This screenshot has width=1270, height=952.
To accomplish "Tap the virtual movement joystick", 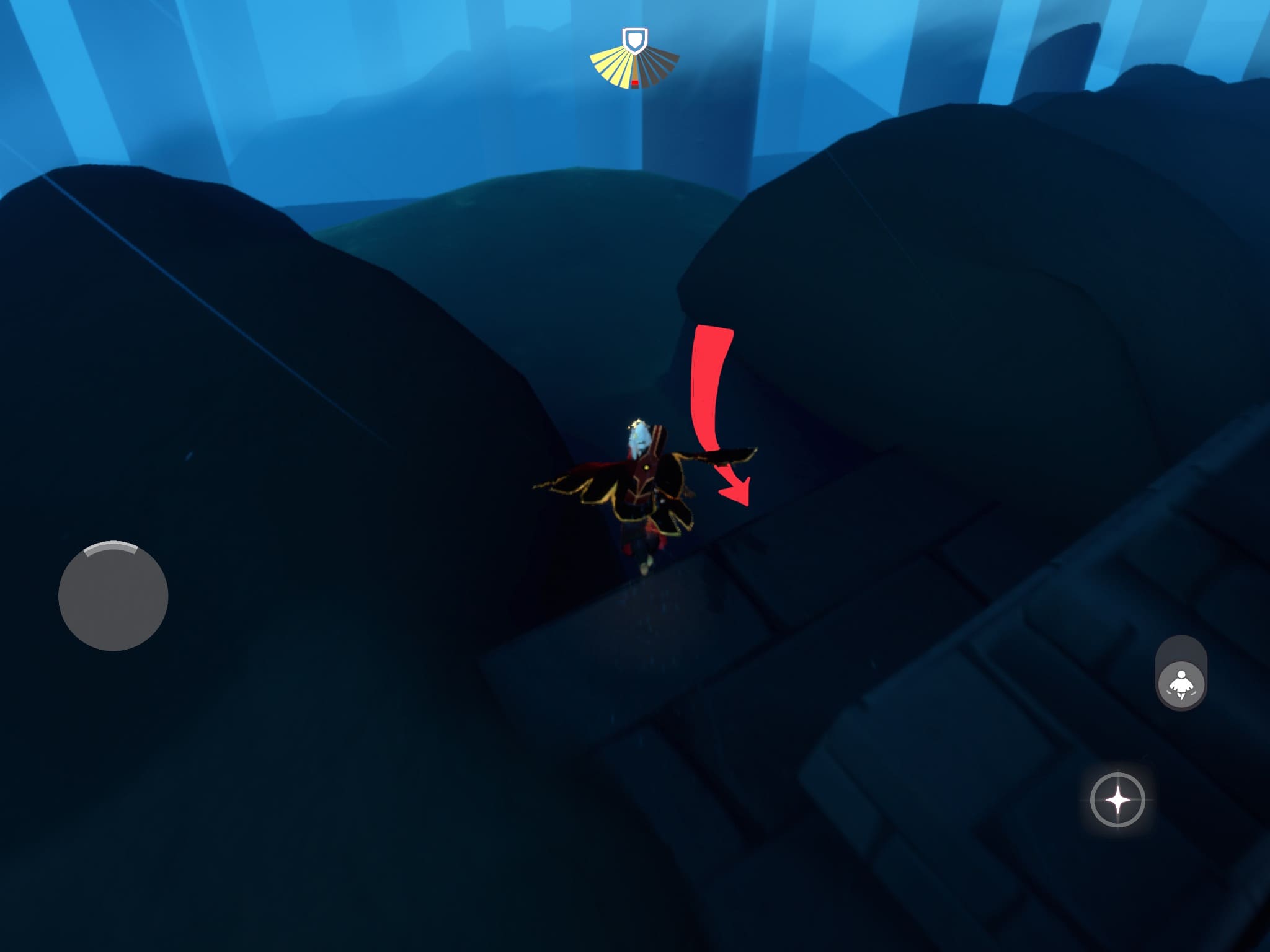I will coord(113,596).
